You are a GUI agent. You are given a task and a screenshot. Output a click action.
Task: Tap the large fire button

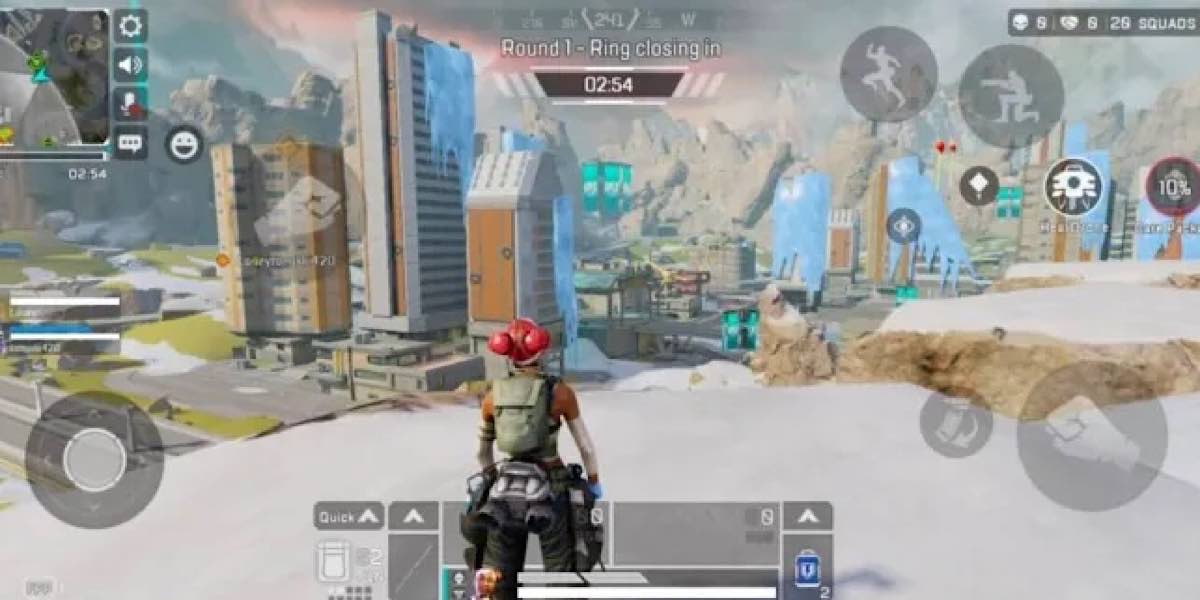click(1091, 435)
